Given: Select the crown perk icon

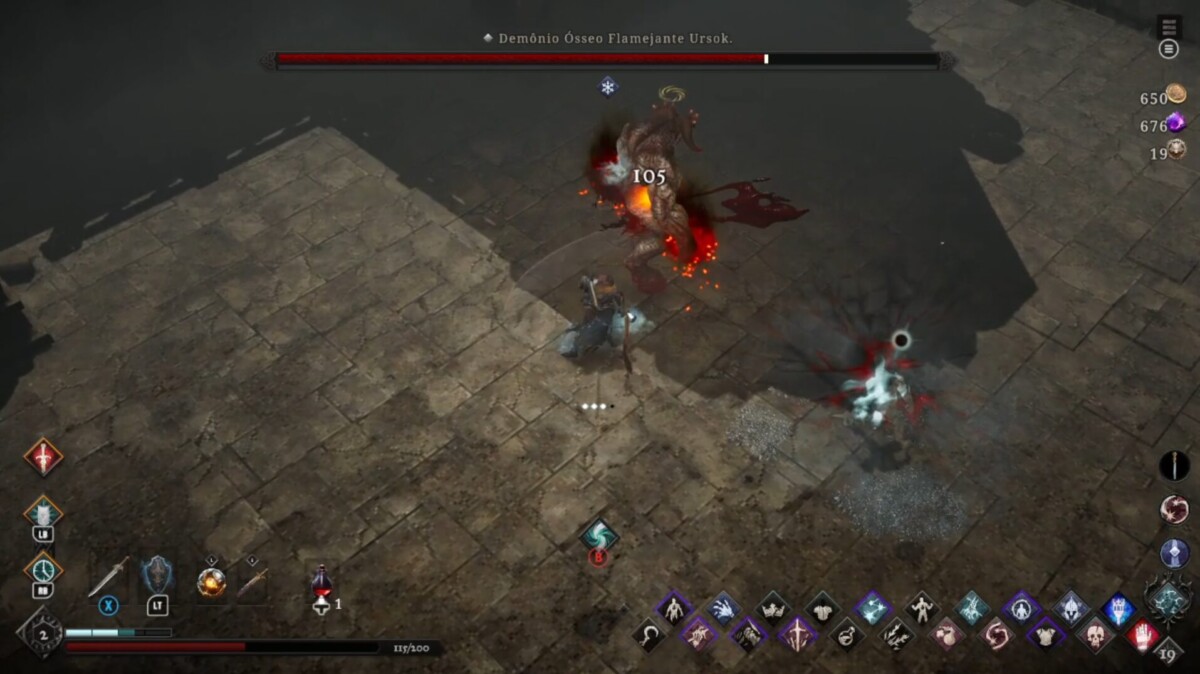Looking at the screenshot, I should coord(772,608).
